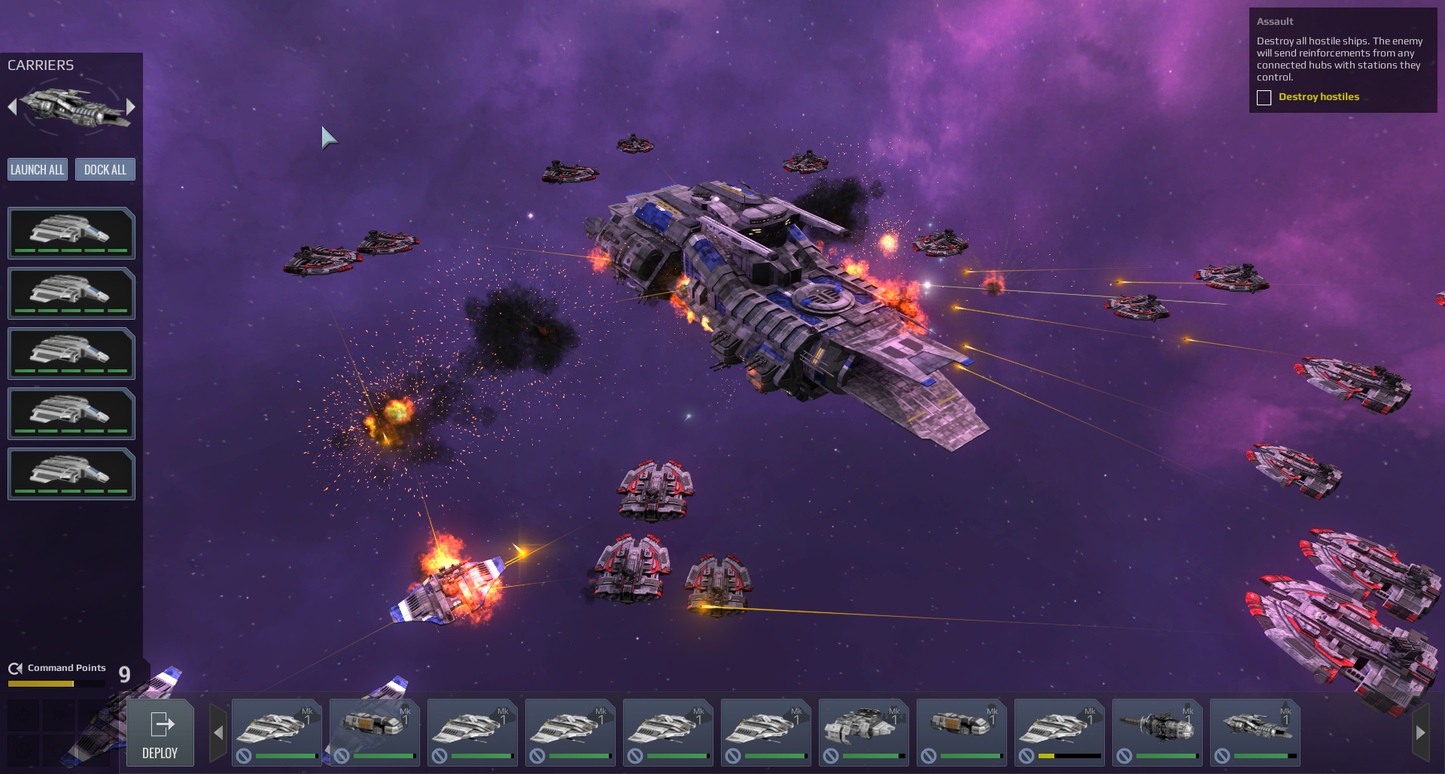1445x774 pixels.
Task: Select the cargo hauler with orange containers in roster
Action: pos(374,731)
